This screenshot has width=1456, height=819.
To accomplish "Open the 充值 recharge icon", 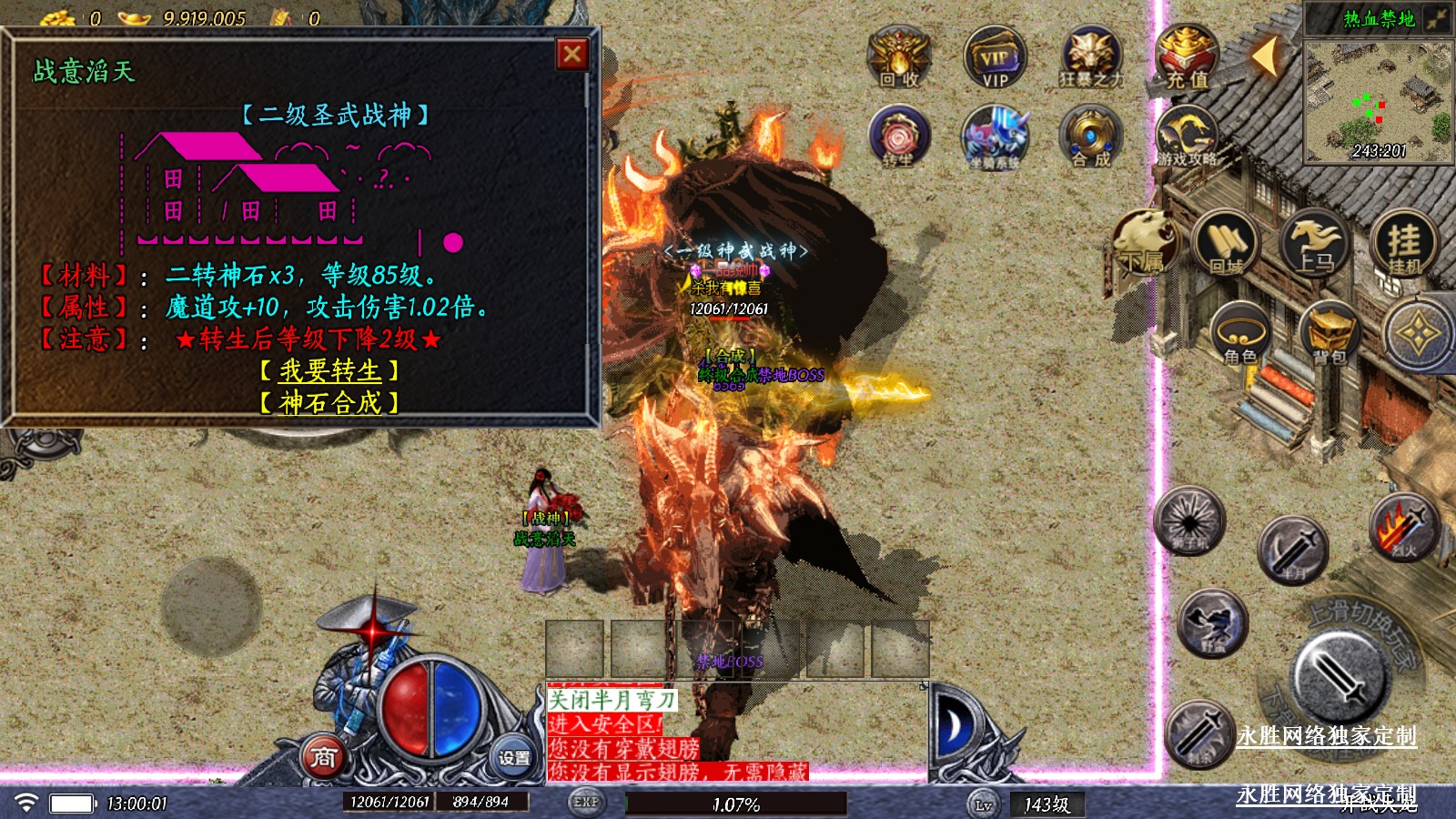I will pos(1187,56).
